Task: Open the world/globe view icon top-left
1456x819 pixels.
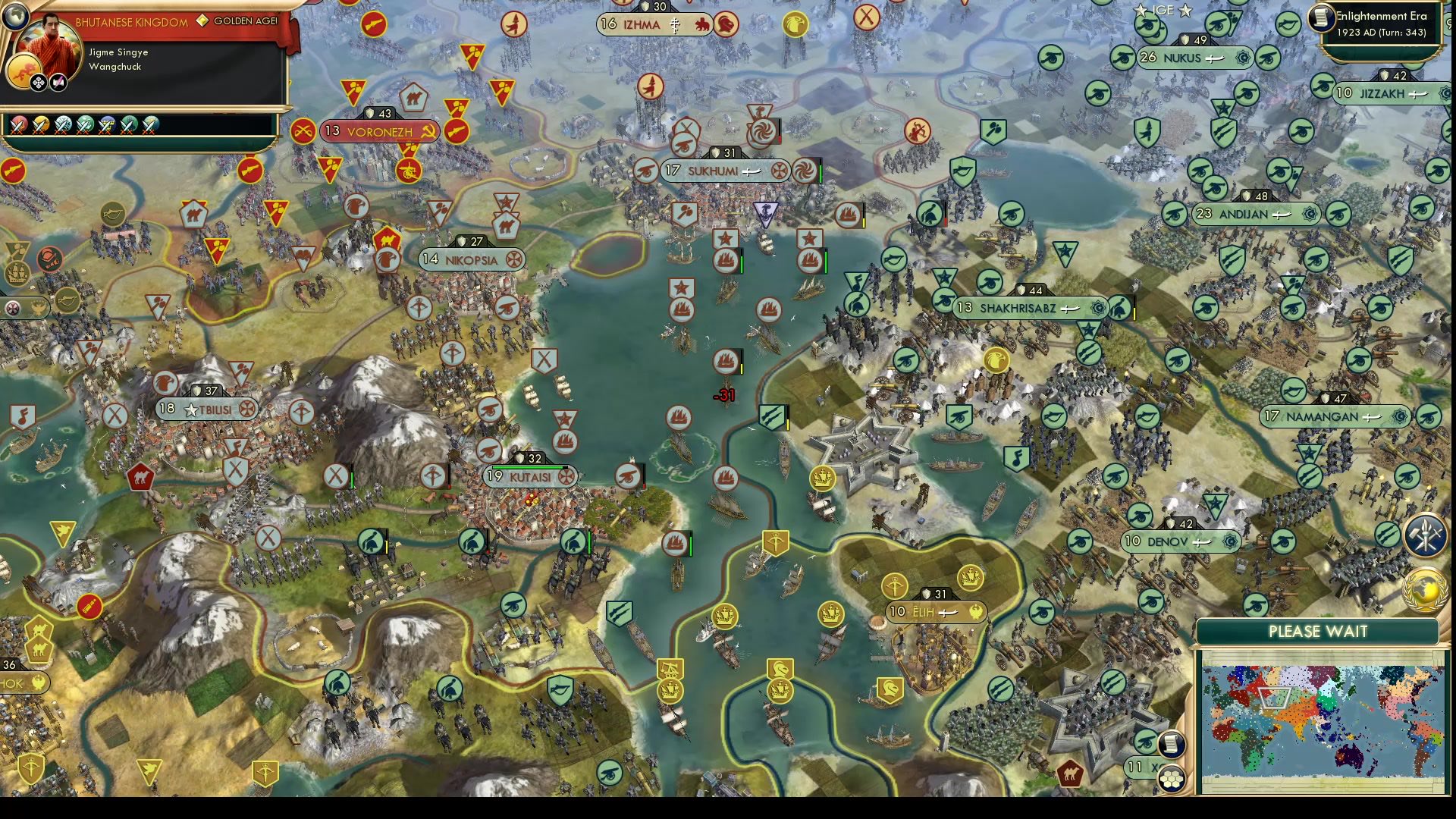Action: [x=15, y=16]
